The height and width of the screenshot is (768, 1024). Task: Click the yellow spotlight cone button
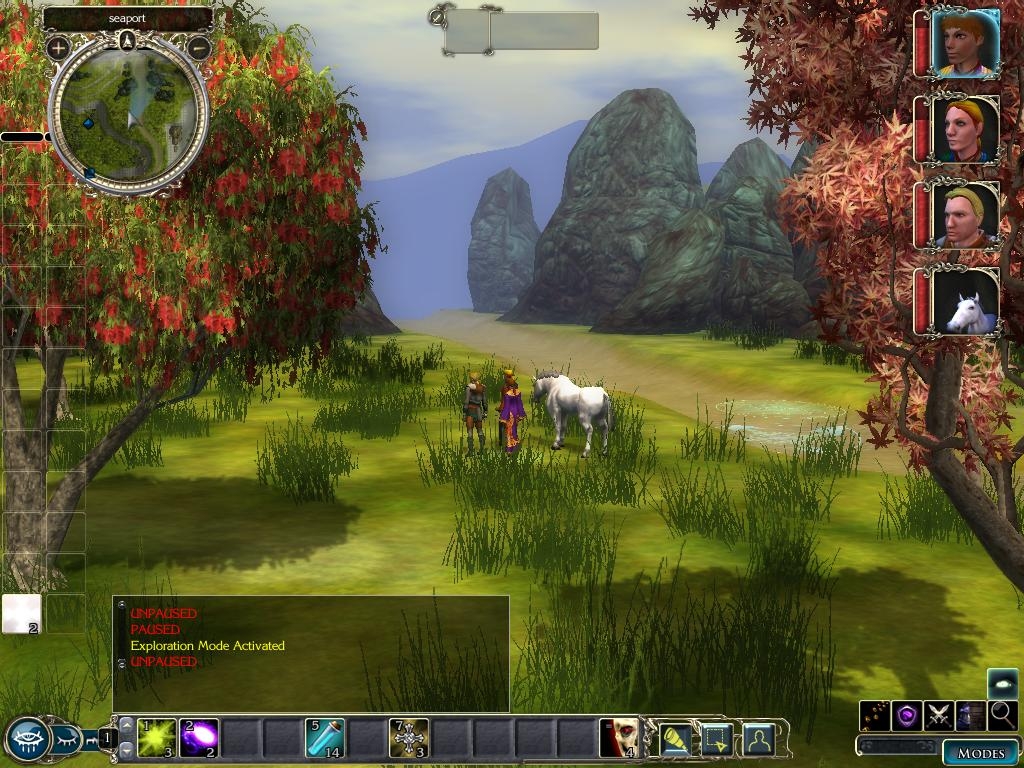pos(677,739)
